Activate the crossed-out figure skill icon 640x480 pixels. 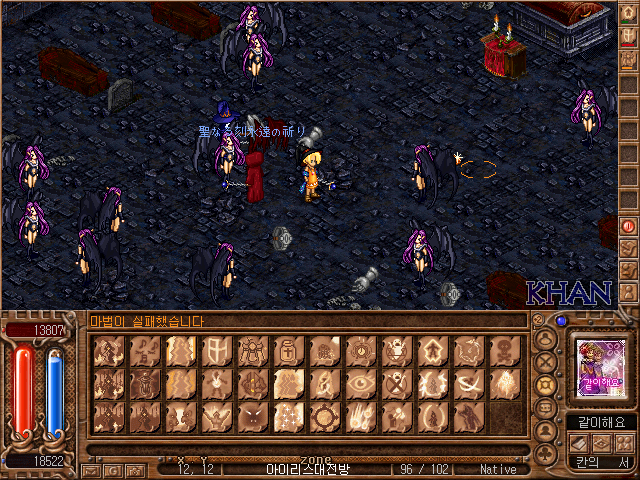pos(395,383)
